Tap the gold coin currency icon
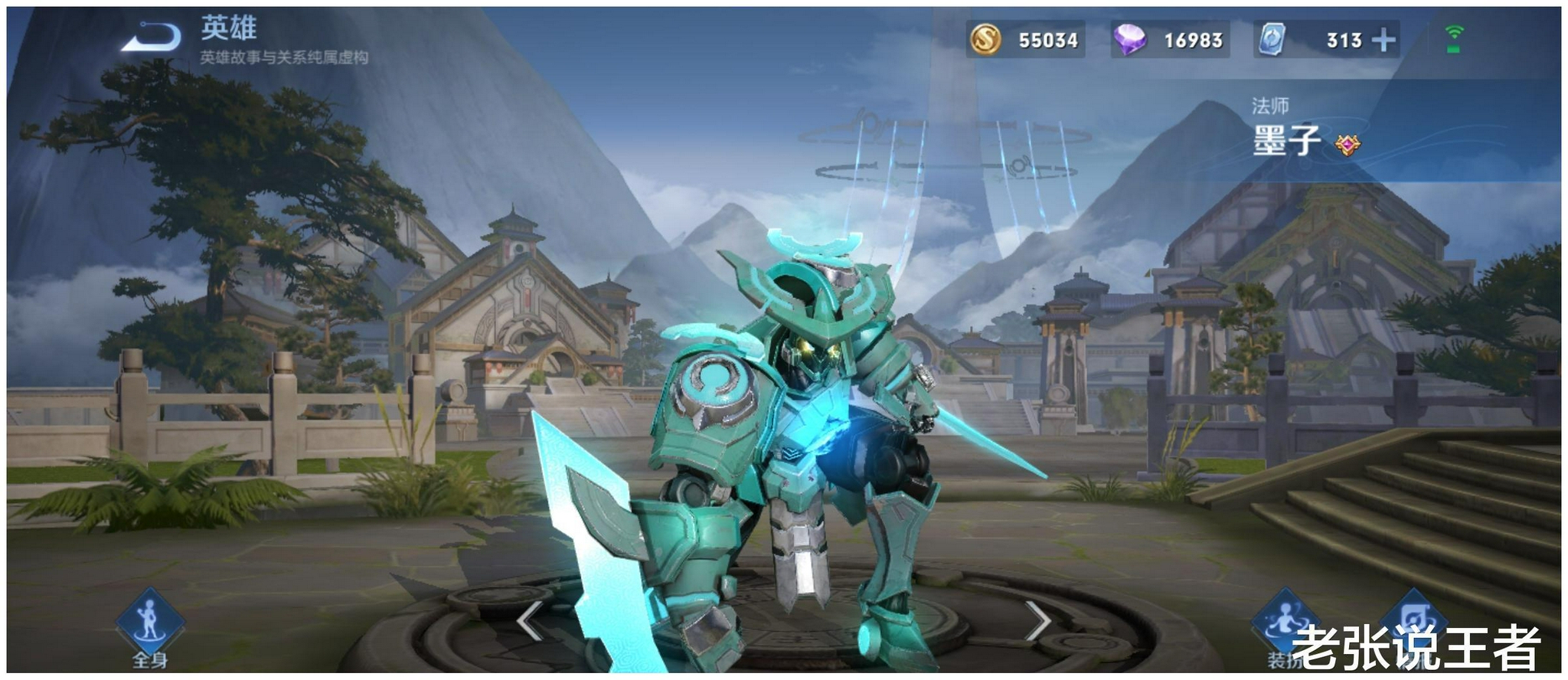The image size is (1568, 680). click(985, 39)
